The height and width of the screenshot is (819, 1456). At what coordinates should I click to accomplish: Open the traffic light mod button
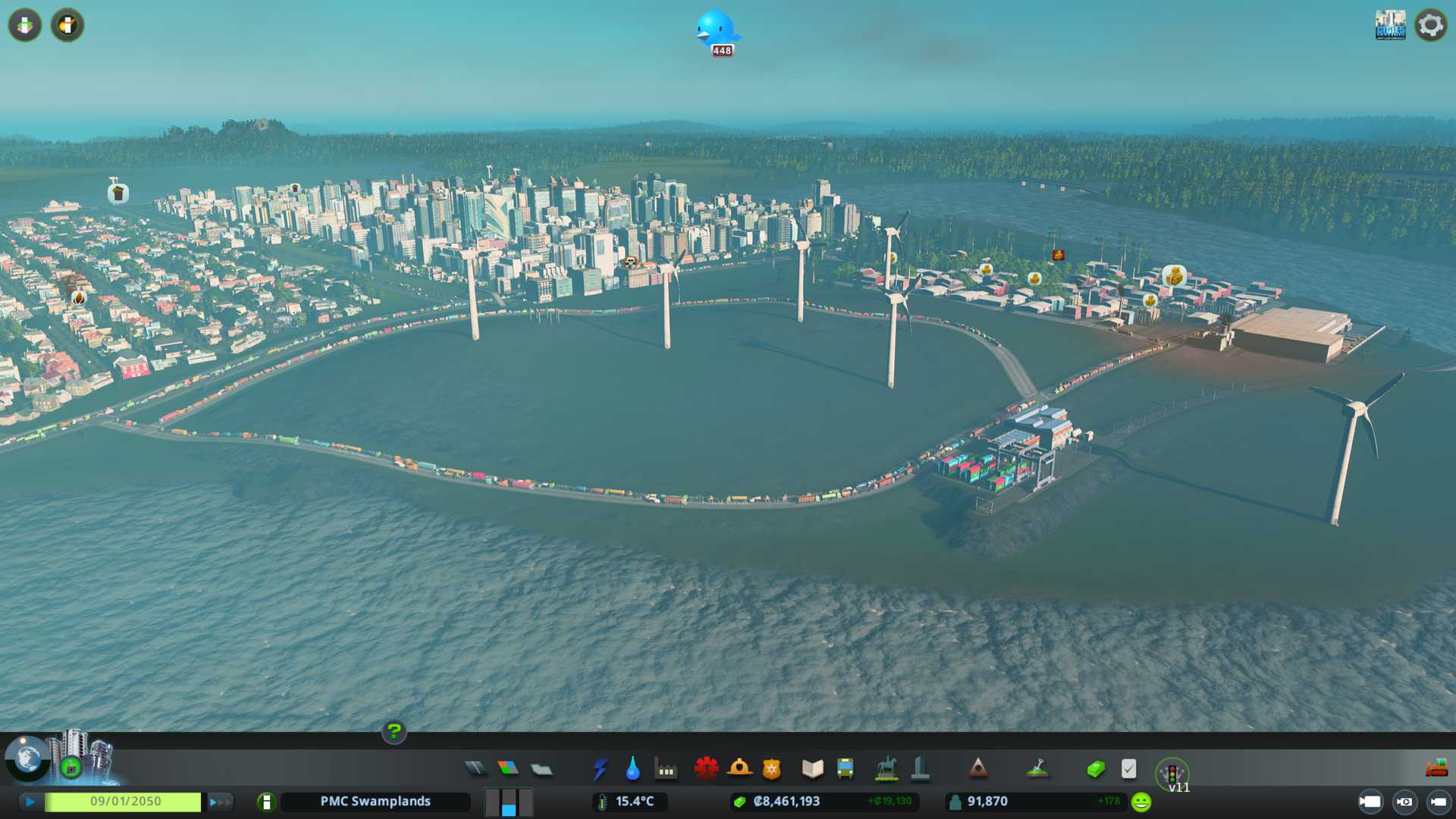pos(1172,773)
